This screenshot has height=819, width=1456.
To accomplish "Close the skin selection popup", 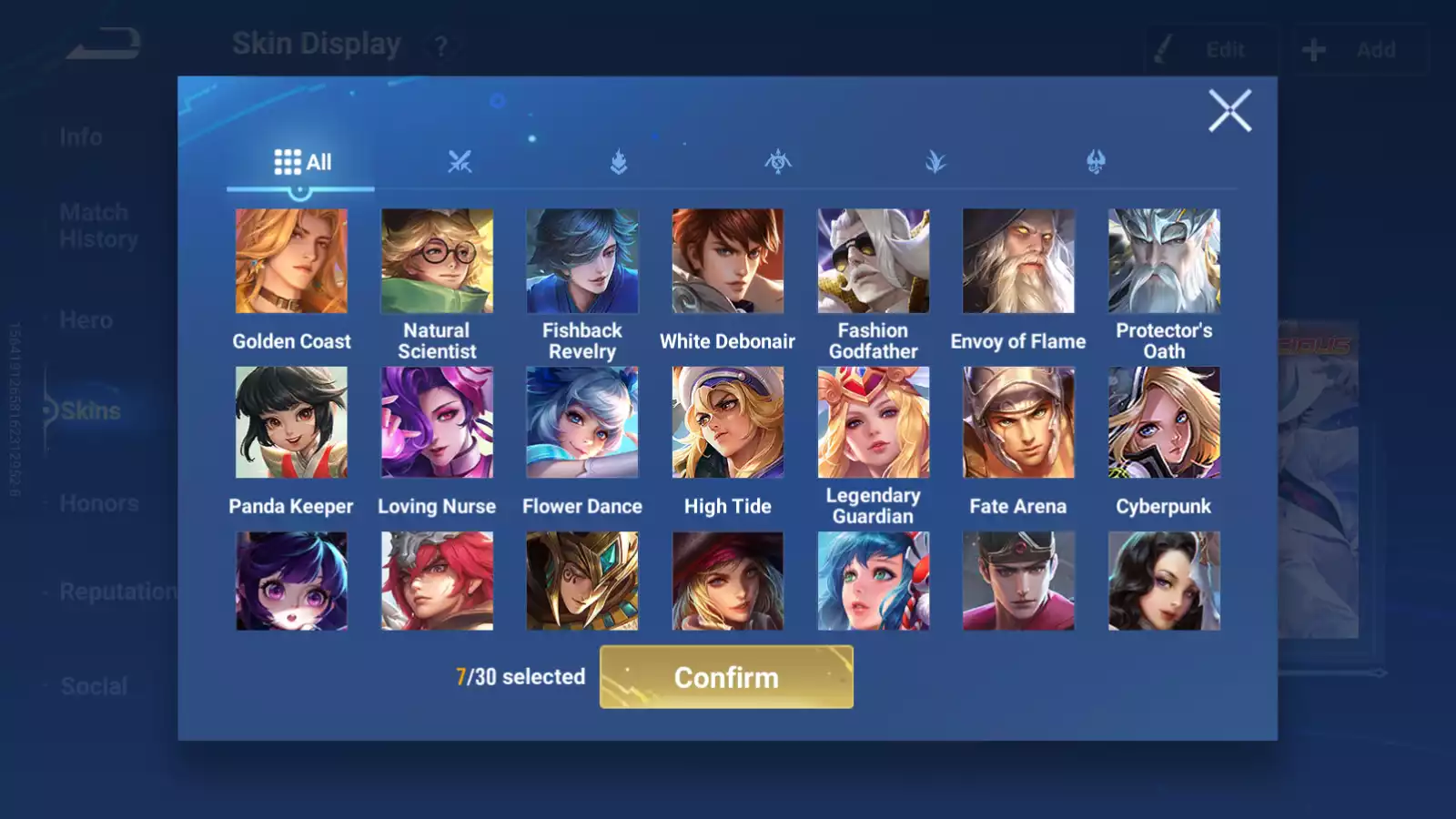I will (1229, 111).
